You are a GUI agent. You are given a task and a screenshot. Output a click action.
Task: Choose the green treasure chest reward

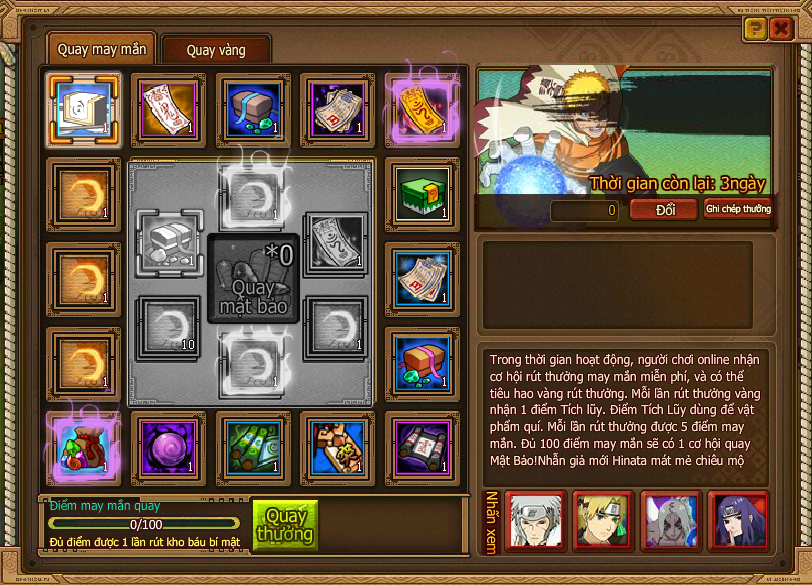coord(423,192)
